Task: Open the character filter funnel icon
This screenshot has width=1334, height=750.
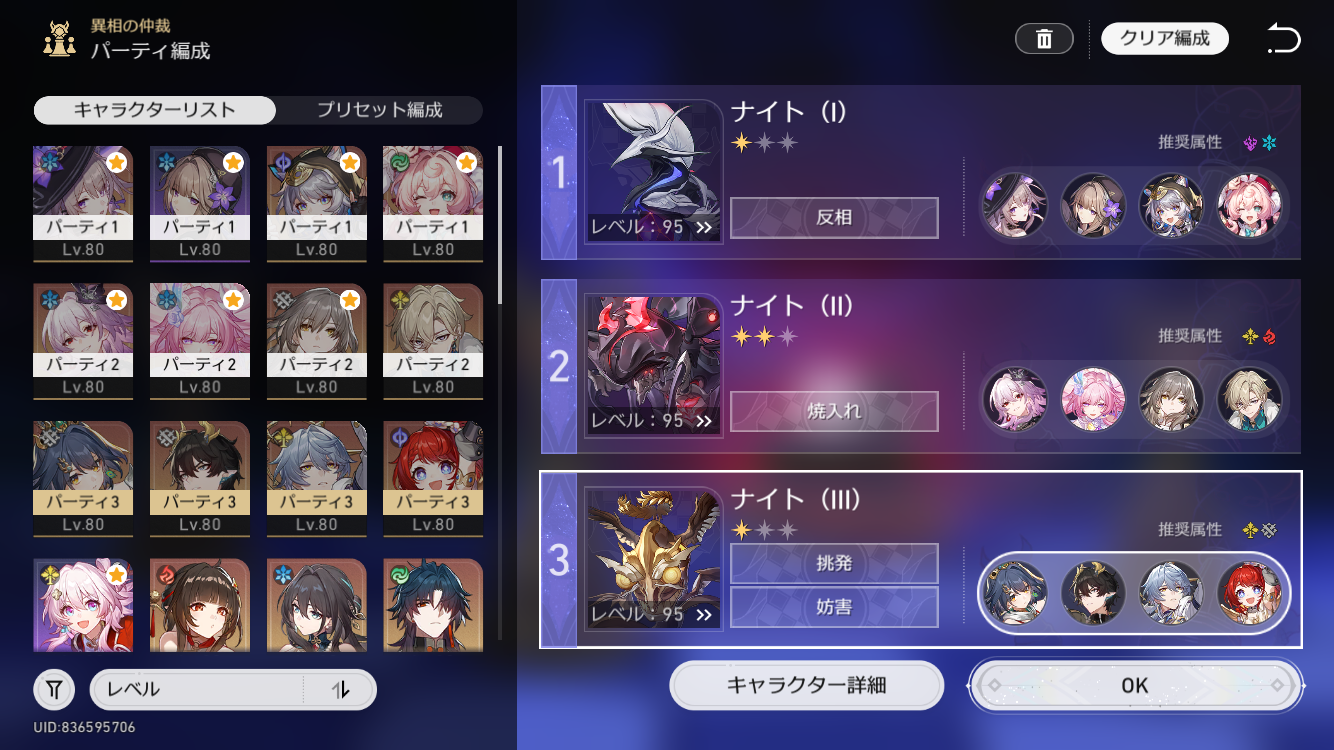Action: [x=55, y=689]
